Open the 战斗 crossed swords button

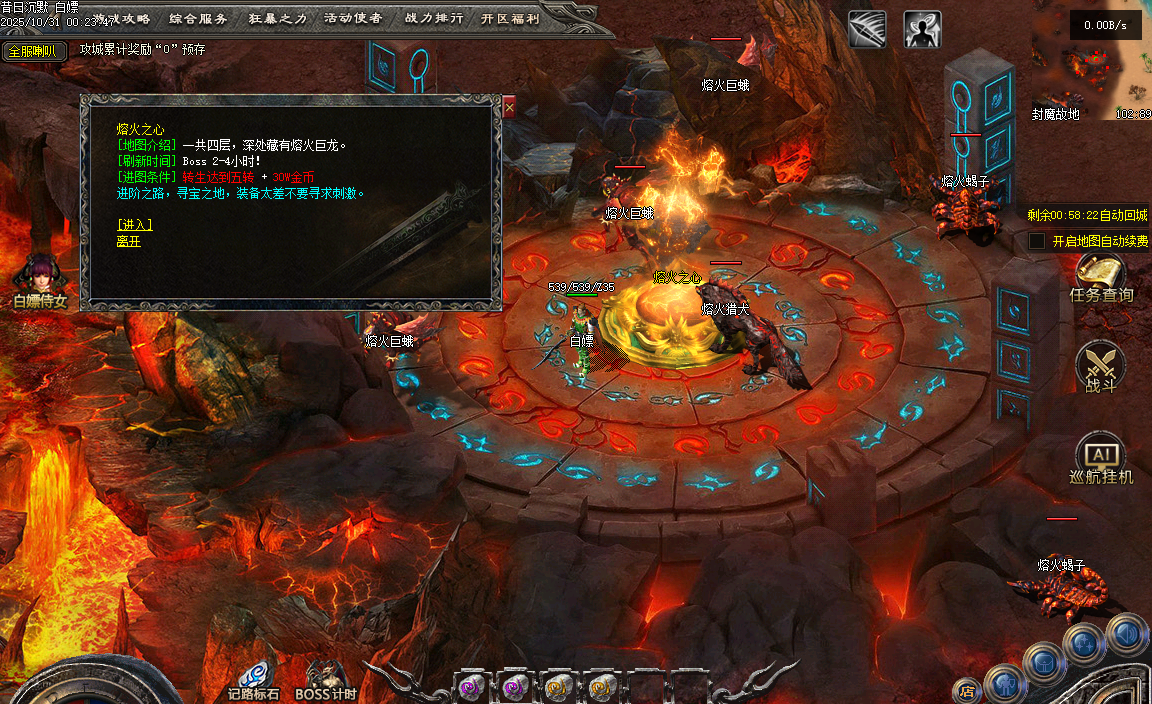pyautogui.click(x=1100, y=368)
